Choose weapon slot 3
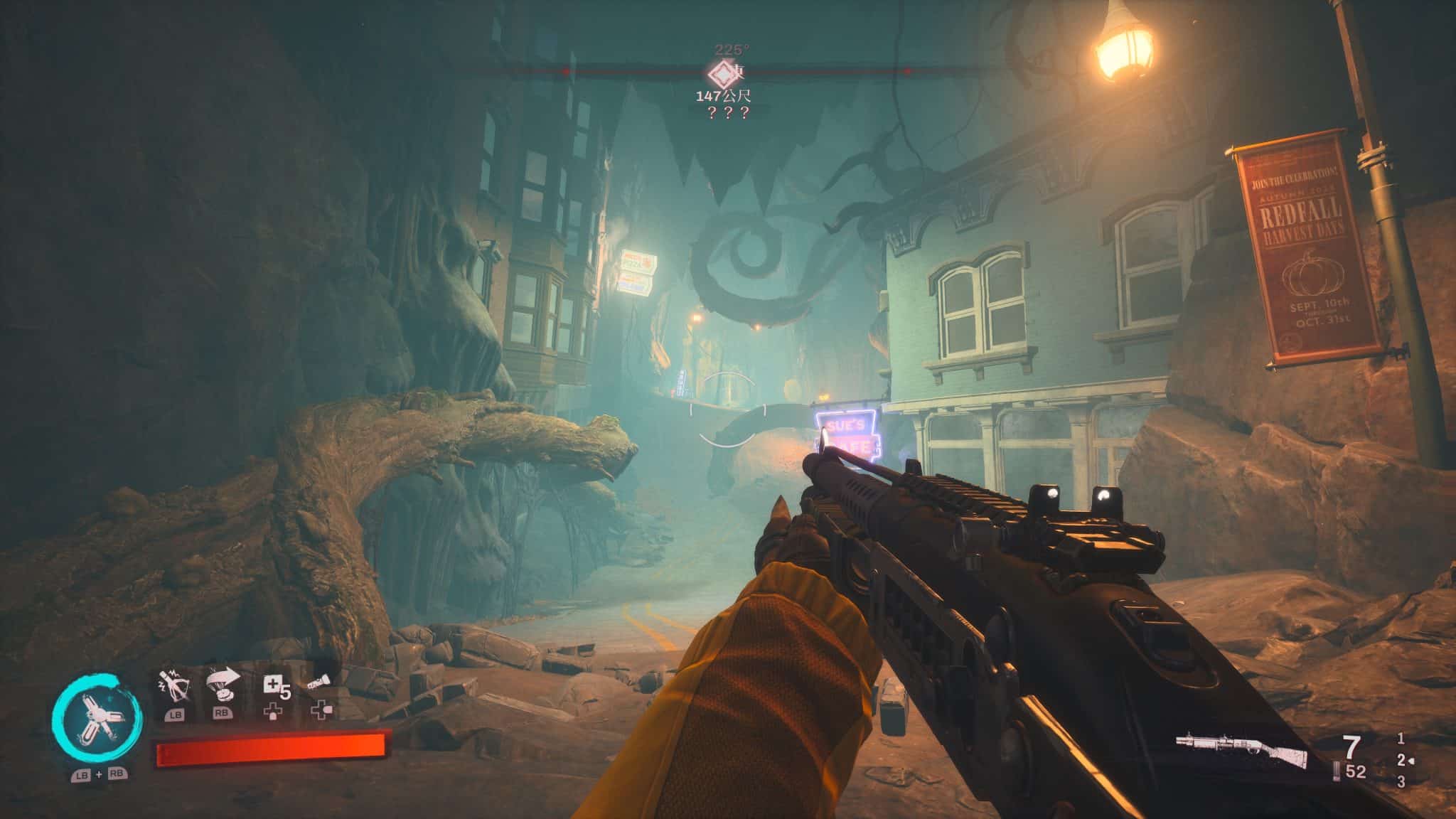Screen dimensions: 1456x819 click(x=1401, y=782)
